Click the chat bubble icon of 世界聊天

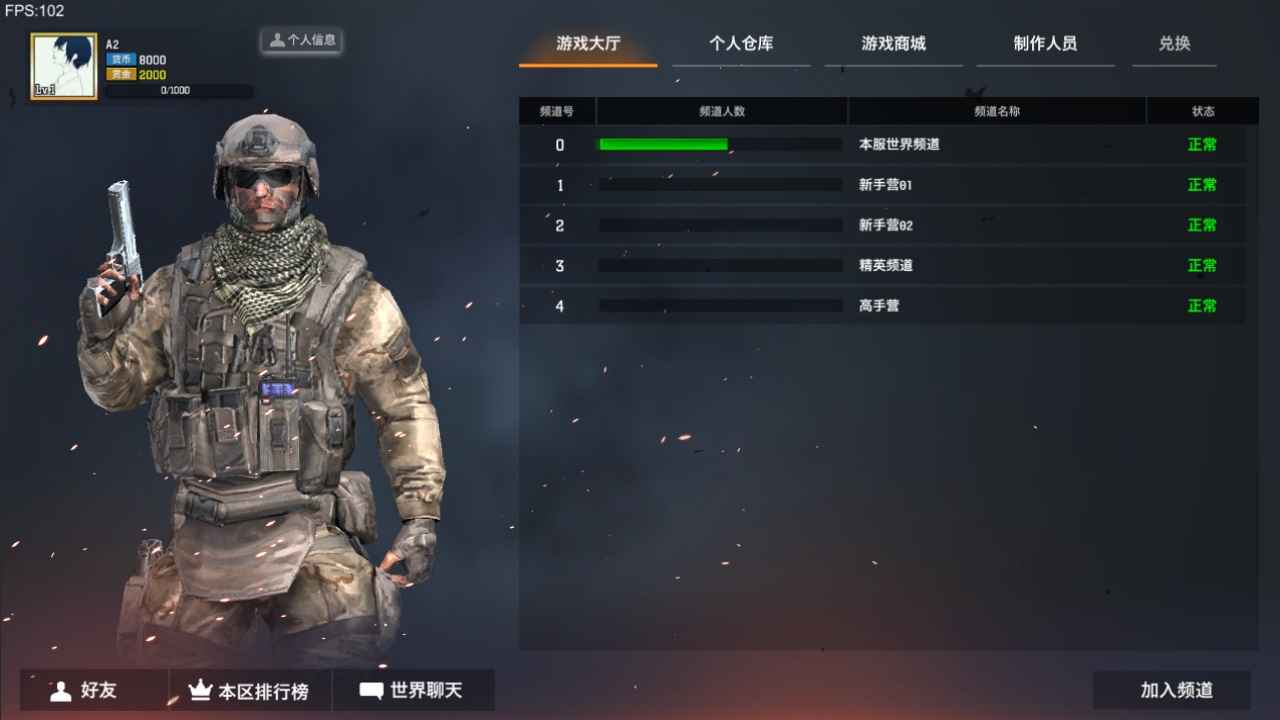[370, 690]
